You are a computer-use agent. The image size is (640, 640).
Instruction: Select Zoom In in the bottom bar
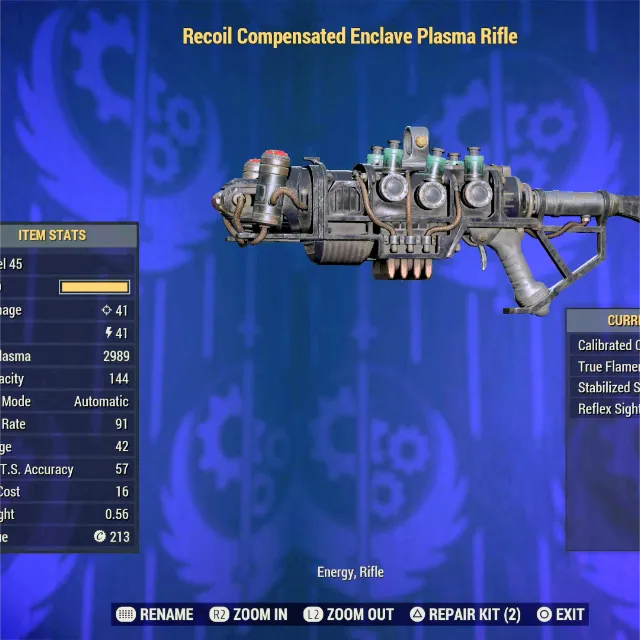click(x=248, y=614)
